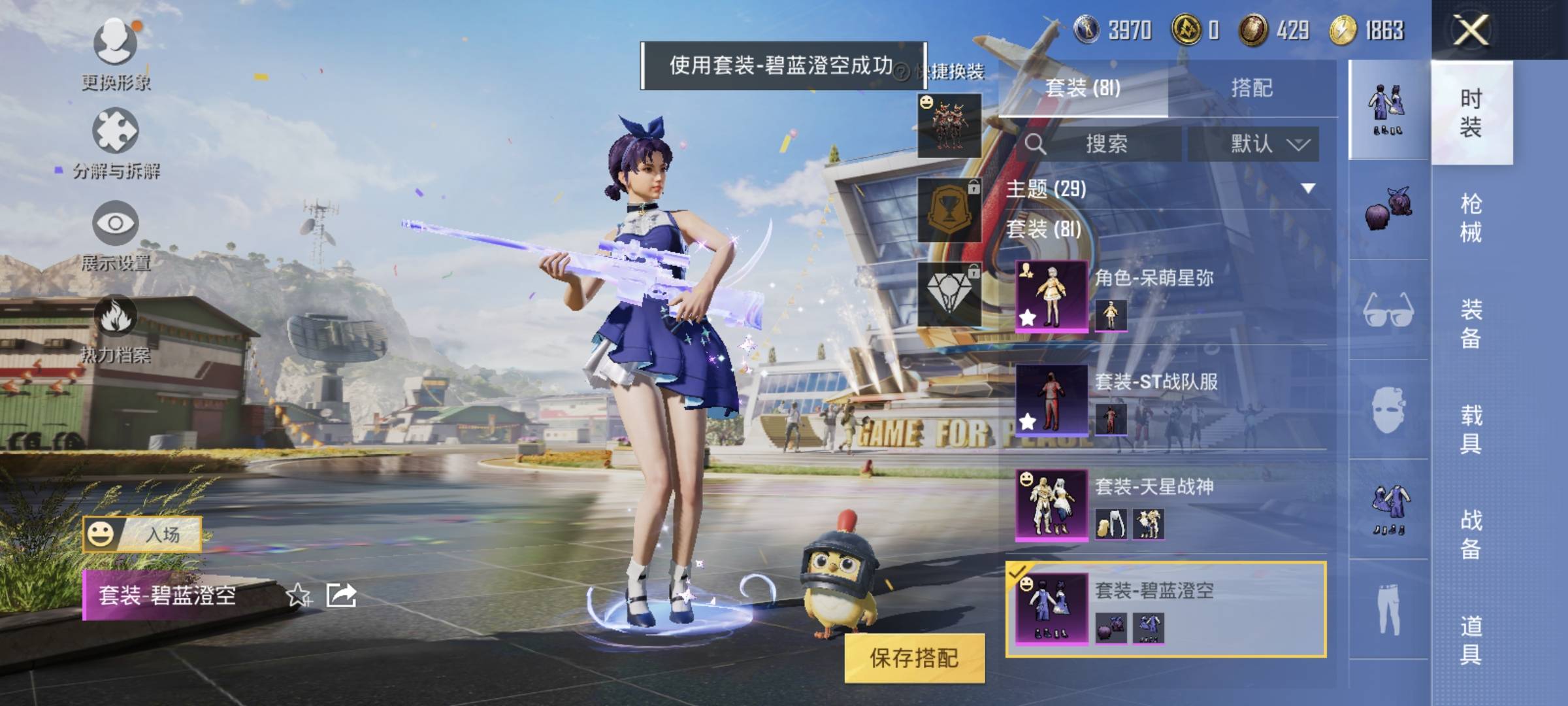Switch to the 枪械 firearms category
1568x706 pixels.
(x=1471, y=218)
